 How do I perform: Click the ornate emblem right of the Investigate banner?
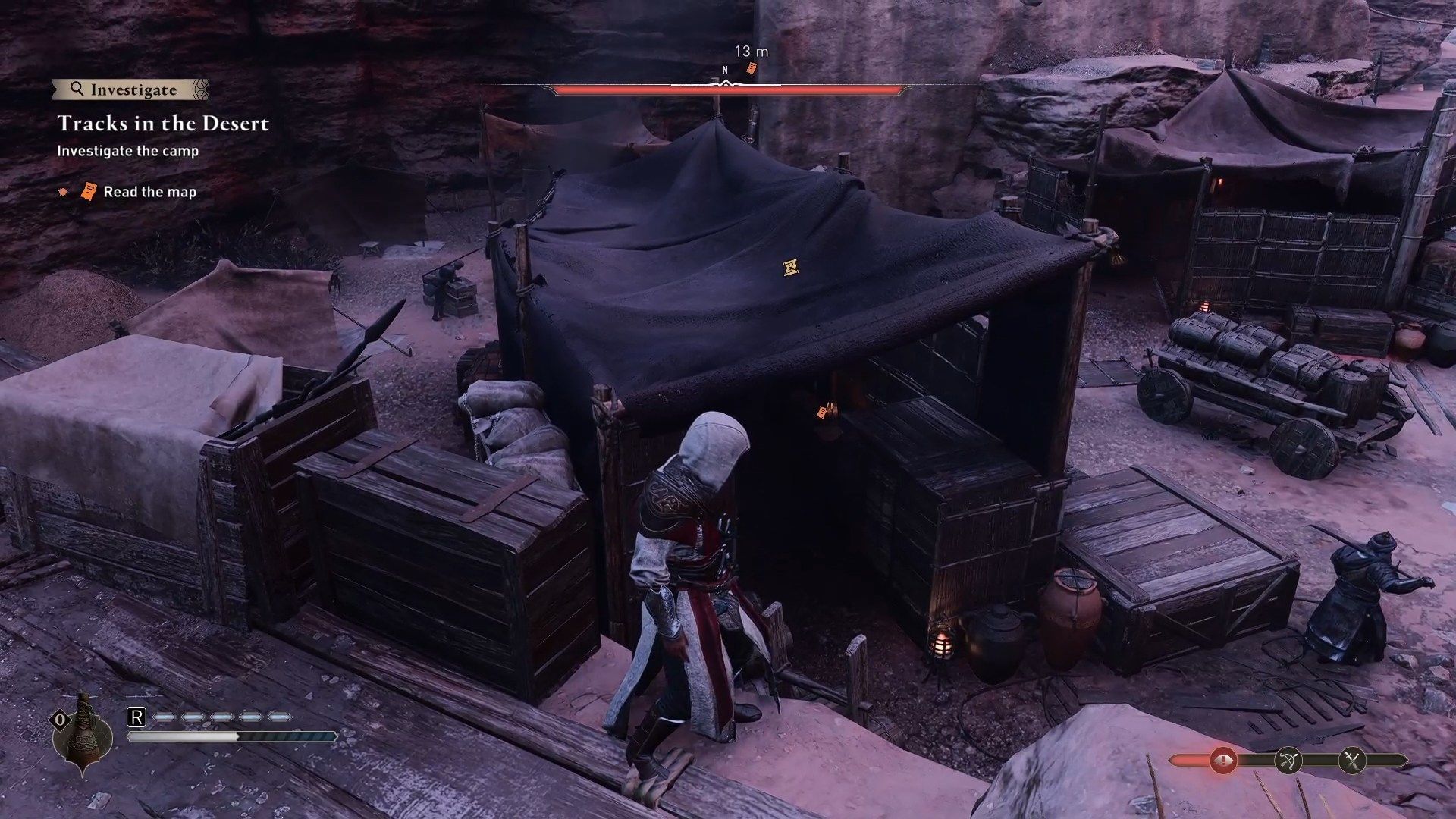tap(202, 89)
